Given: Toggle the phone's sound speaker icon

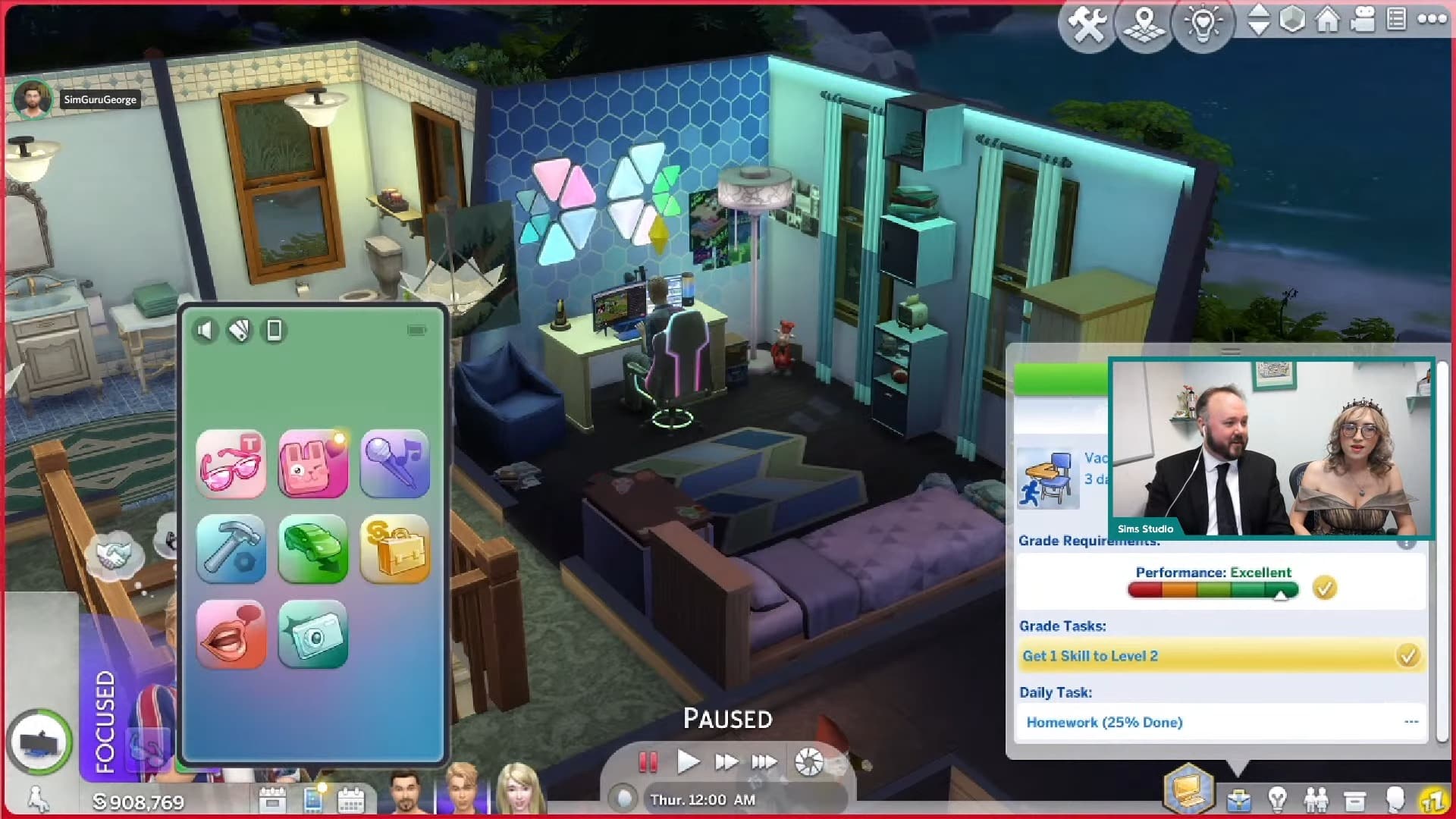Looking at the screenshot, I should (x=205, y=330).
